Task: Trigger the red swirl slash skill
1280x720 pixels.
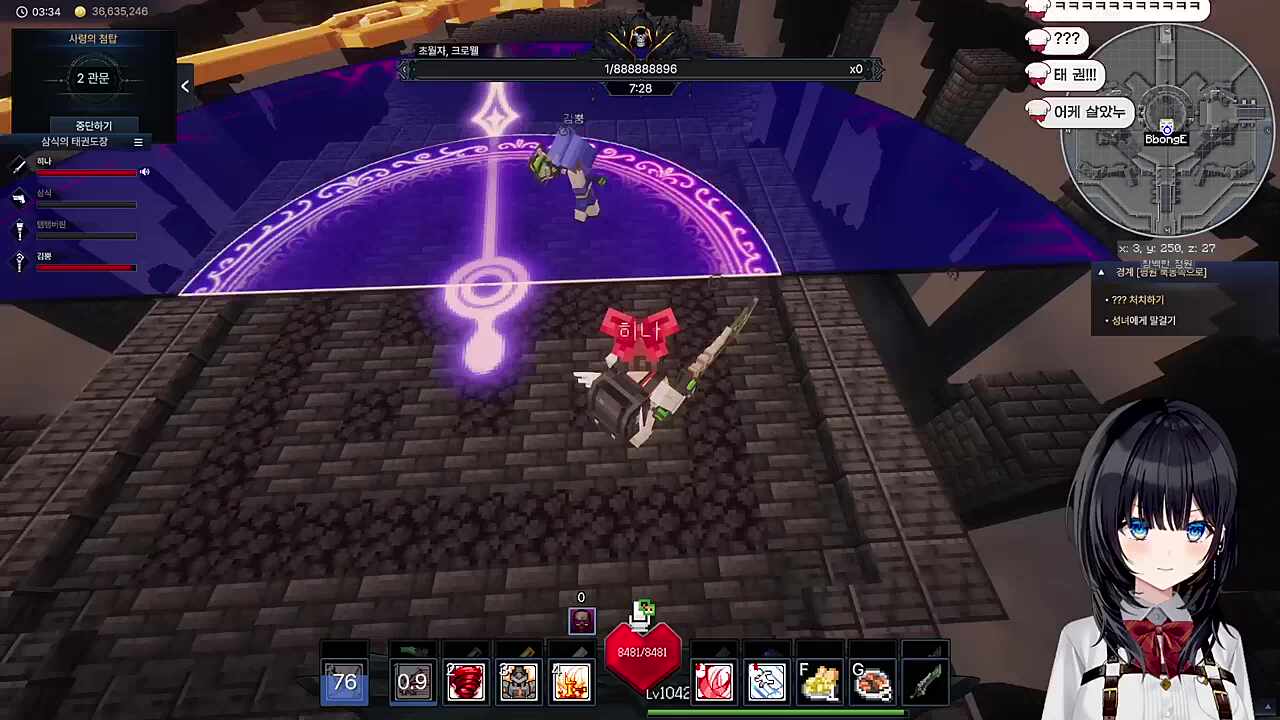Action: pyautogui.click(x=714, y=682)
